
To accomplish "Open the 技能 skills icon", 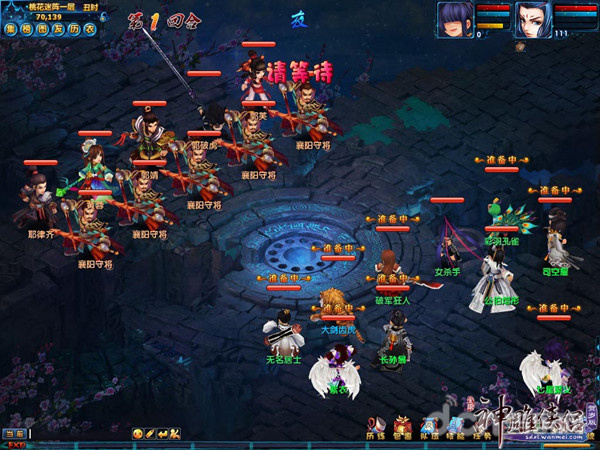I will click(455, 427).
